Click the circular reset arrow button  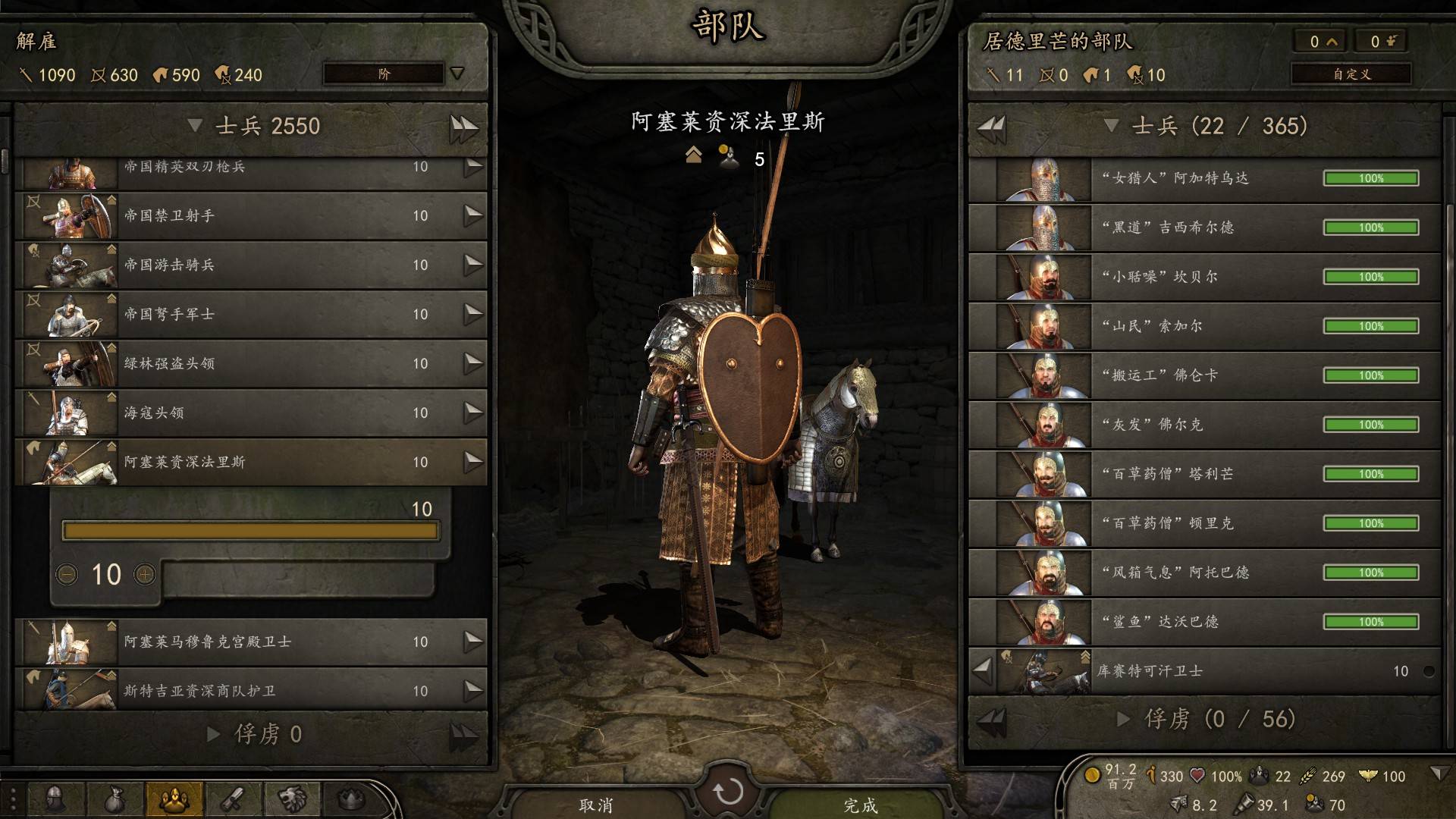728,792
